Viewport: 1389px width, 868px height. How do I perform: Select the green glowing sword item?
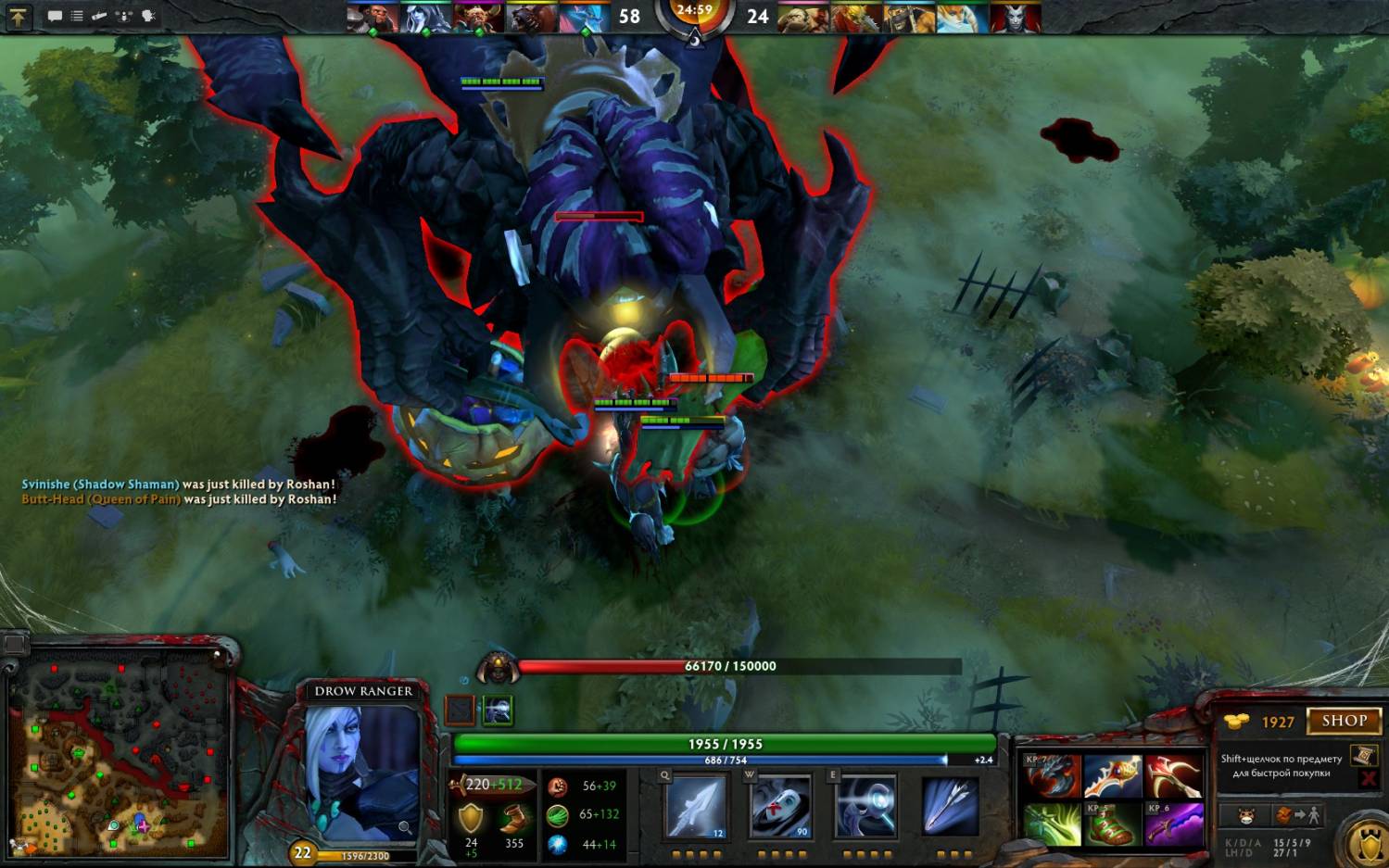tap(1052, 824)
